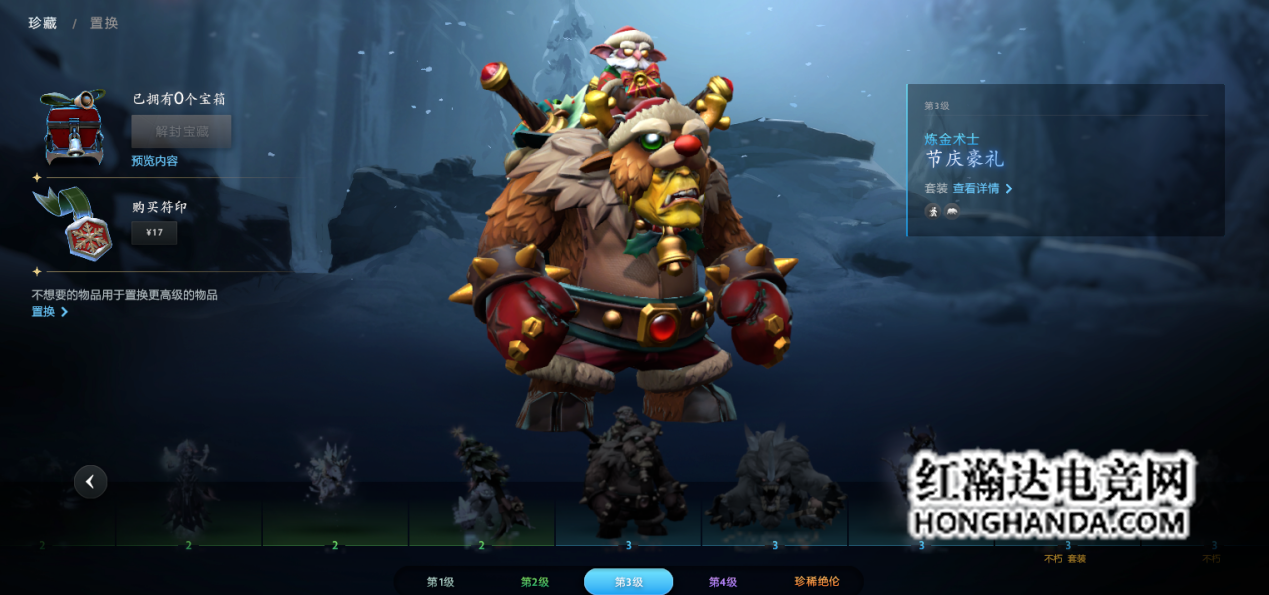Select the 第2级 tier tab
Viewport: 1269px width, 595px height.
pyautogui.click(x=535, y=582)
